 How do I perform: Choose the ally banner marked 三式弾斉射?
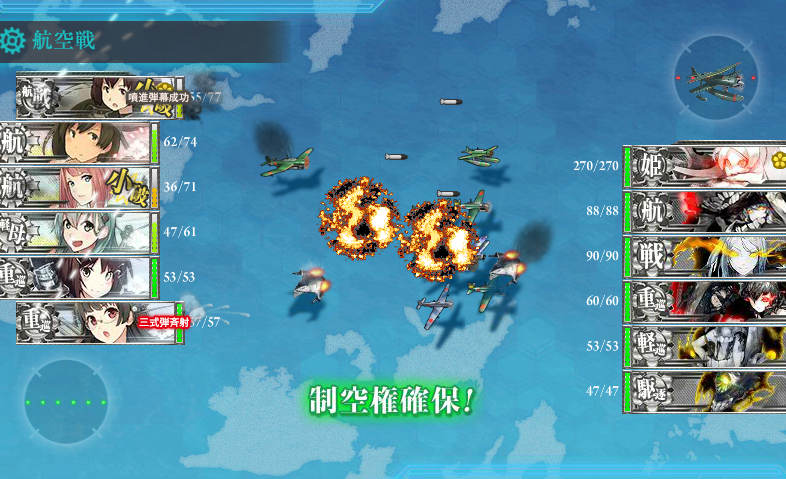click(98, 322)
